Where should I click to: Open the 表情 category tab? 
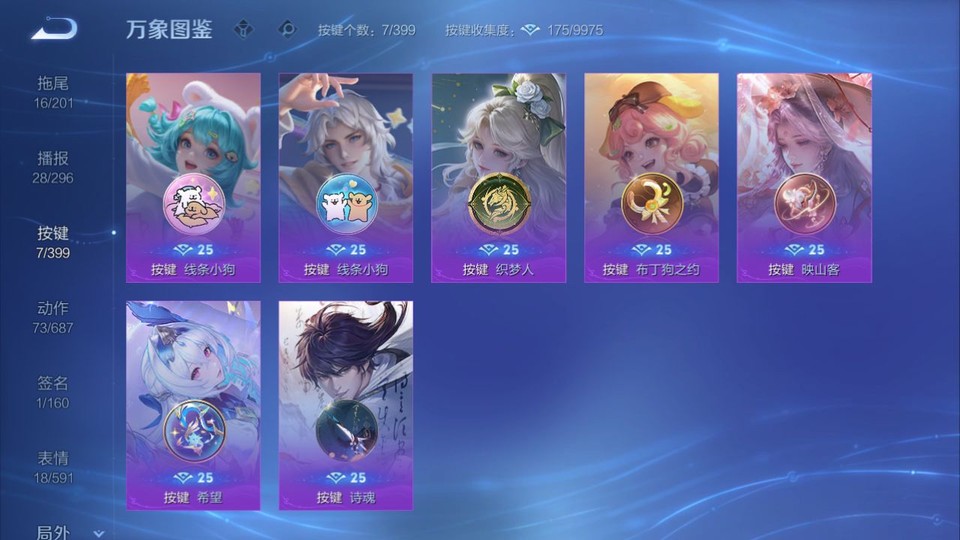pyautogui.click(x=54, y=467)
